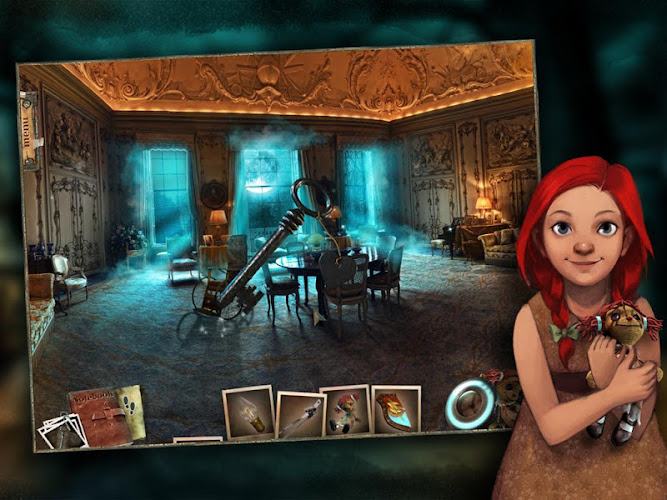Select the red book inventory item
667x500 pixels.
tap(396, 410)
